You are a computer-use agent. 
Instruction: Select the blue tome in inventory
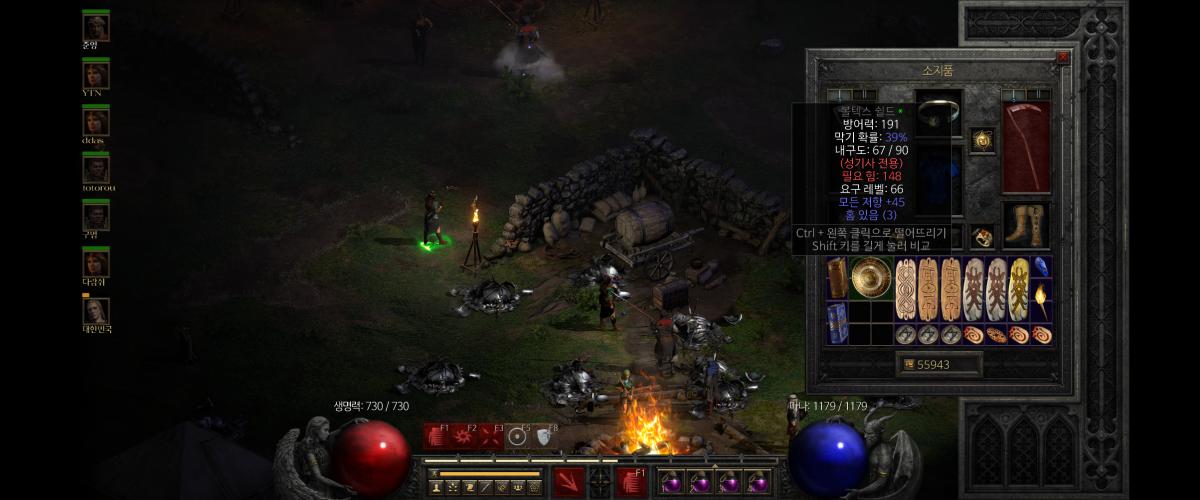click(836, 322)
